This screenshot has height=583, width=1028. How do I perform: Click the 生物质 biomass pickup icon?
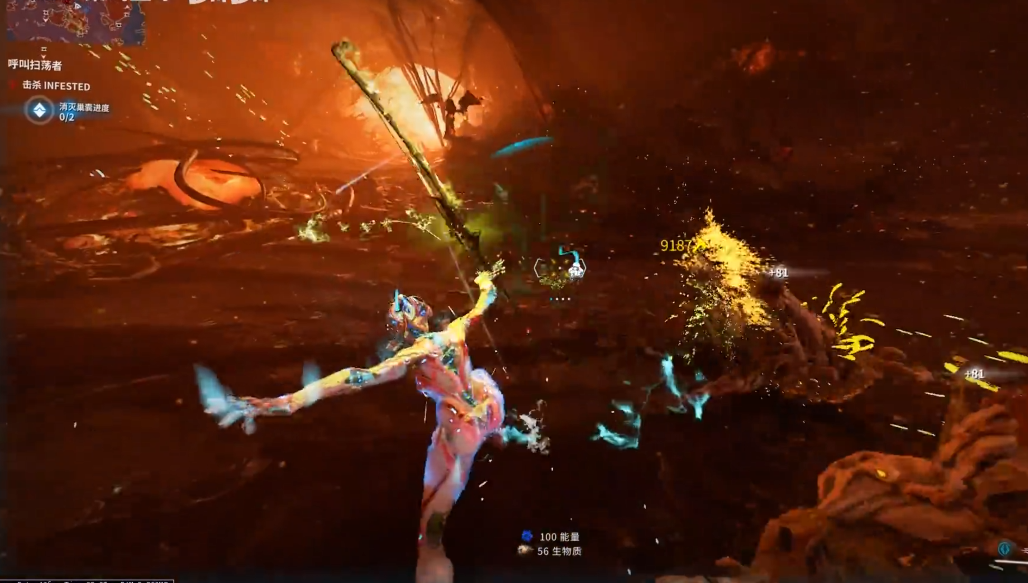point(525,550)
